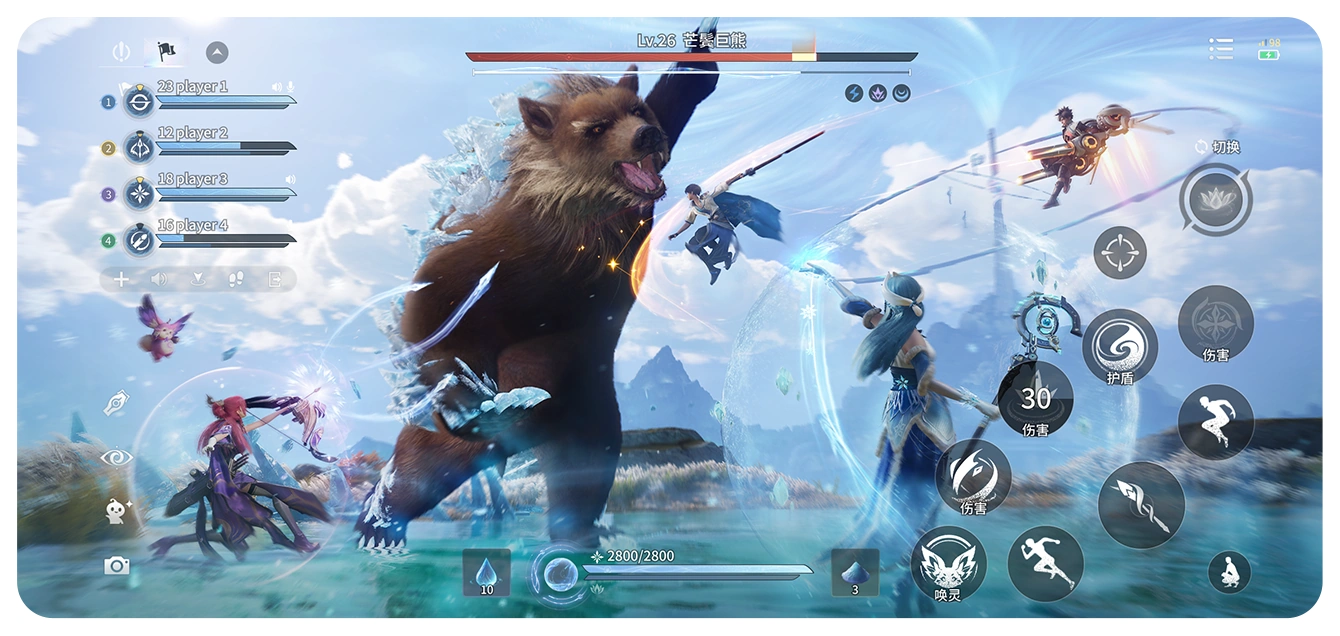Open the quest tab with exclamation mark
Screen dimensions: 1340x636
pyautogui.click(x=121, y=52)
